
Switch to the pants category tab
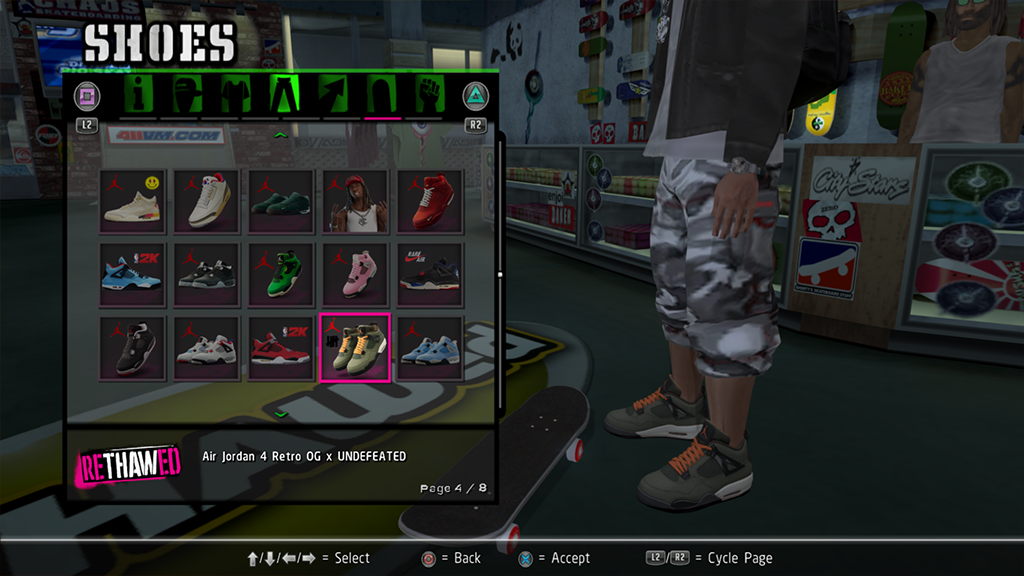(x=282, y=96)
